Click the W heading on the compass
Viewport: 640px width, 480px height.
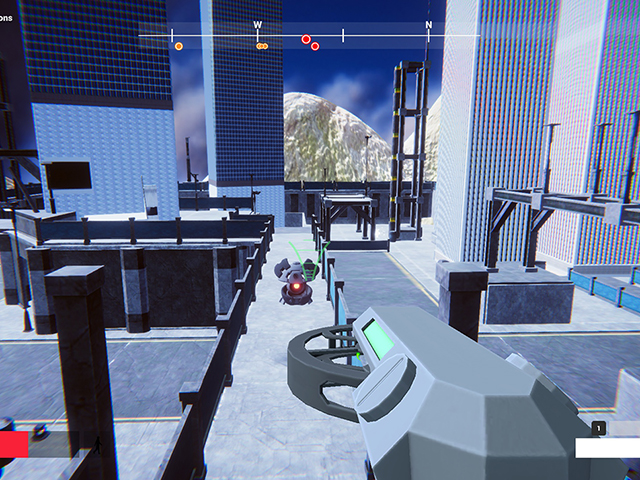(x=257, y=25)
